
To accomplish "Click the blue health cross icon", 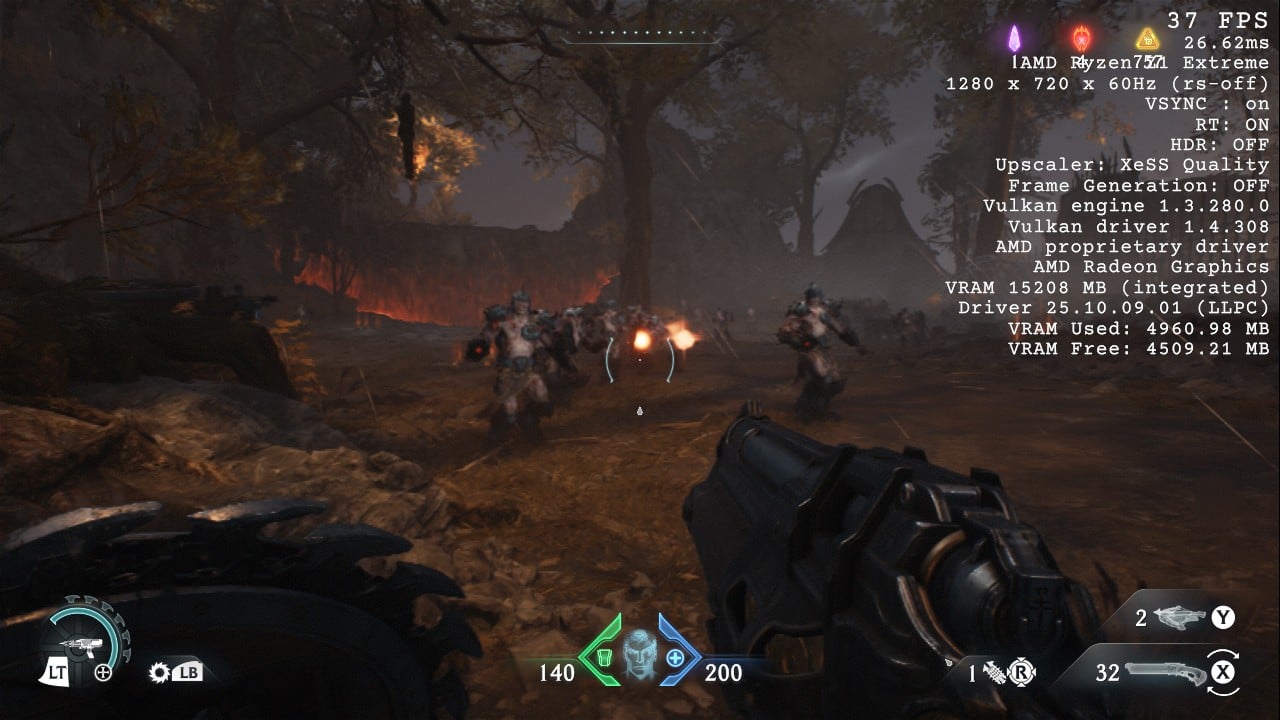I will pyautogui.click(x=675, y=657).
